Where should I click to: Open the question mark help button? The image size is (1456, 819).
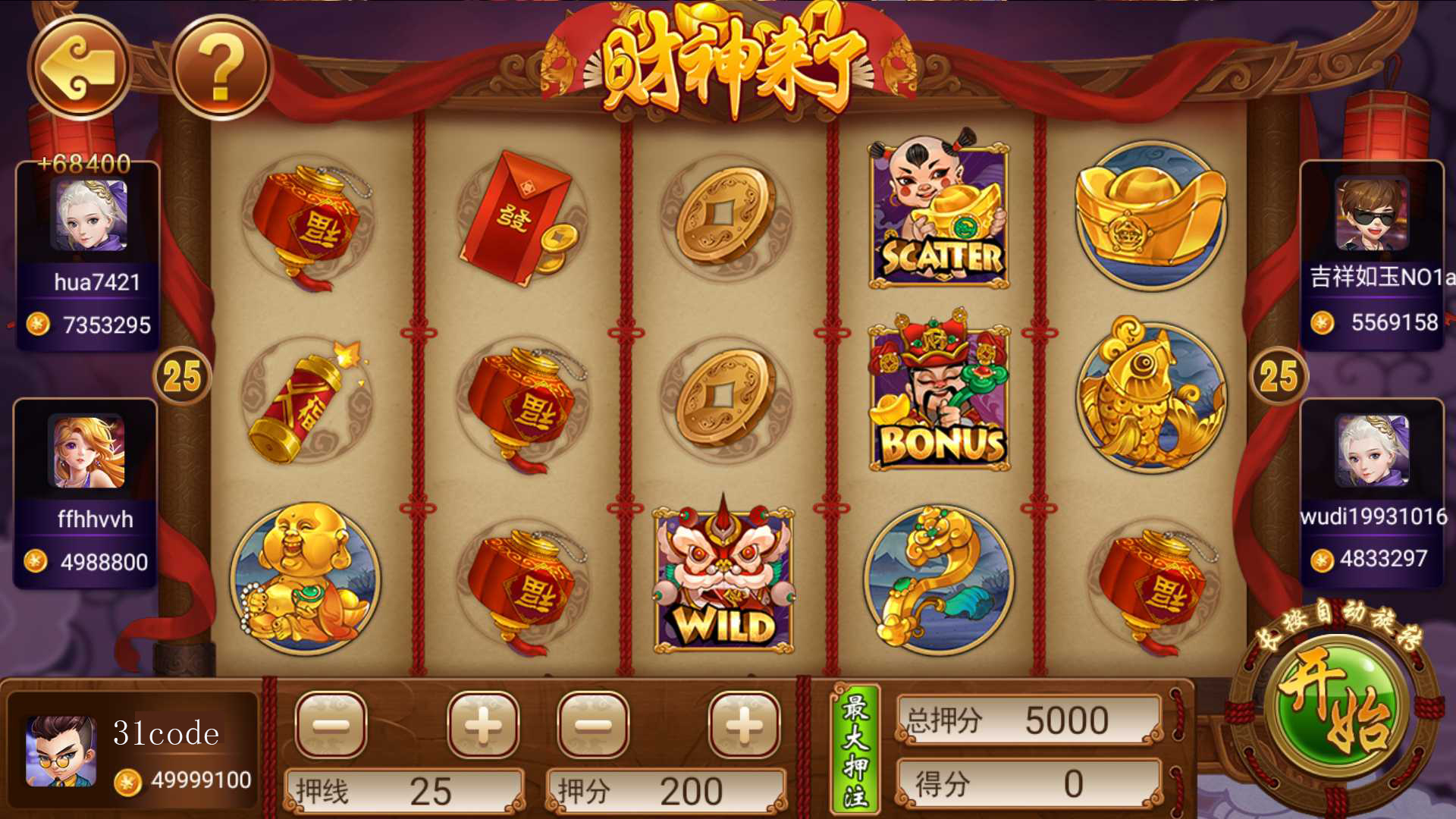point(221,67)
